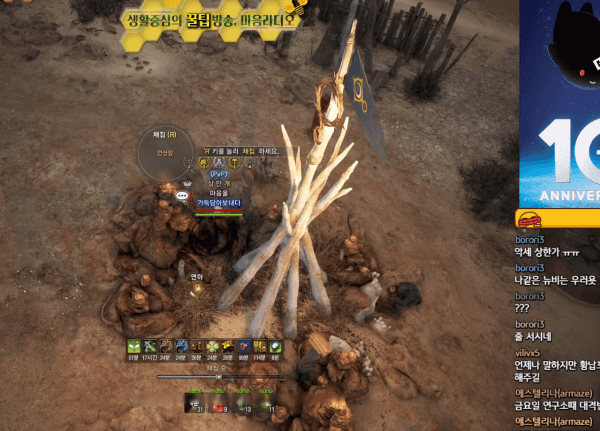The height and width of the screenshot is (431, 600).
Task: Use the red quick slot item with count 9
Action: 217,405
